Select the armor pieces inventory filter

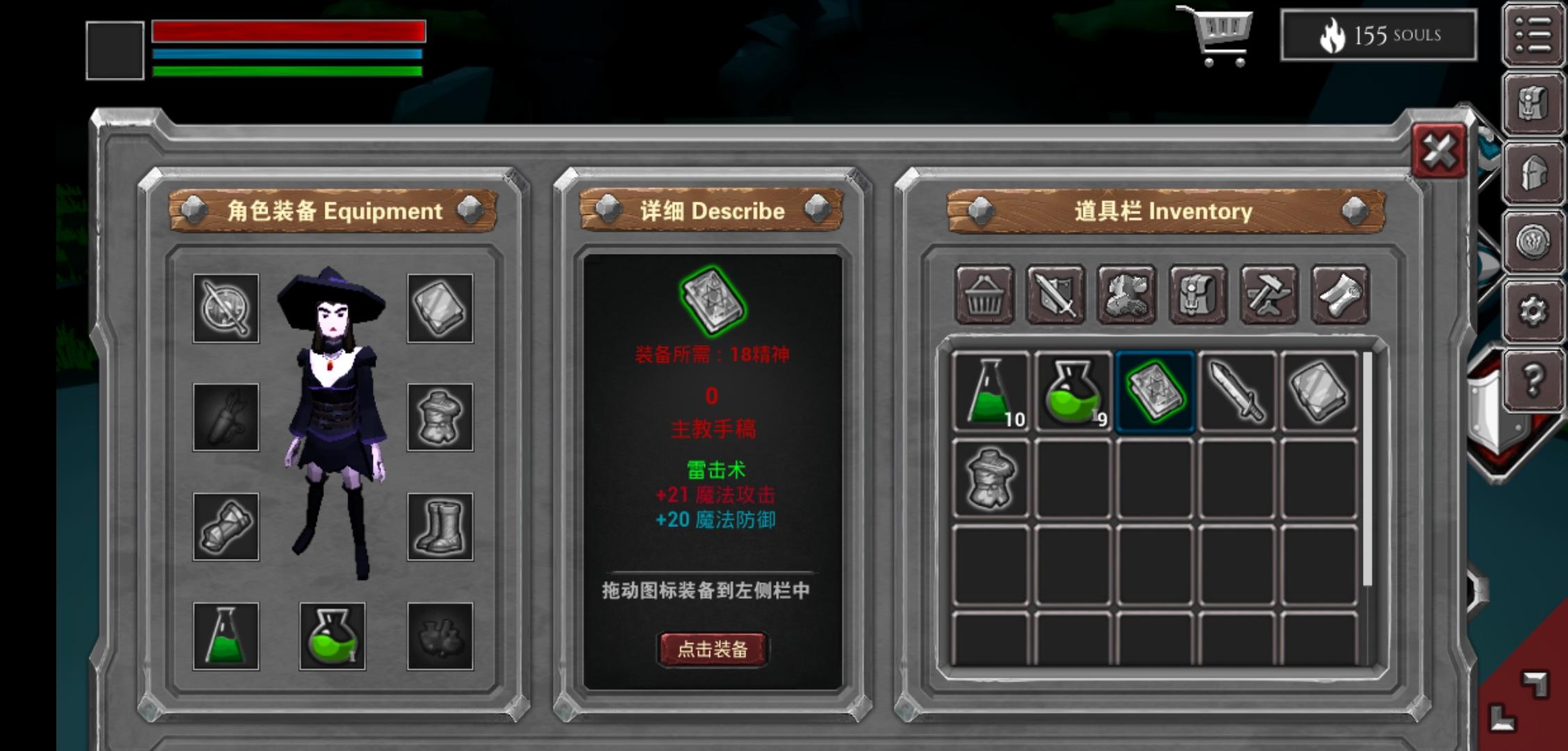pos(1127,298)
